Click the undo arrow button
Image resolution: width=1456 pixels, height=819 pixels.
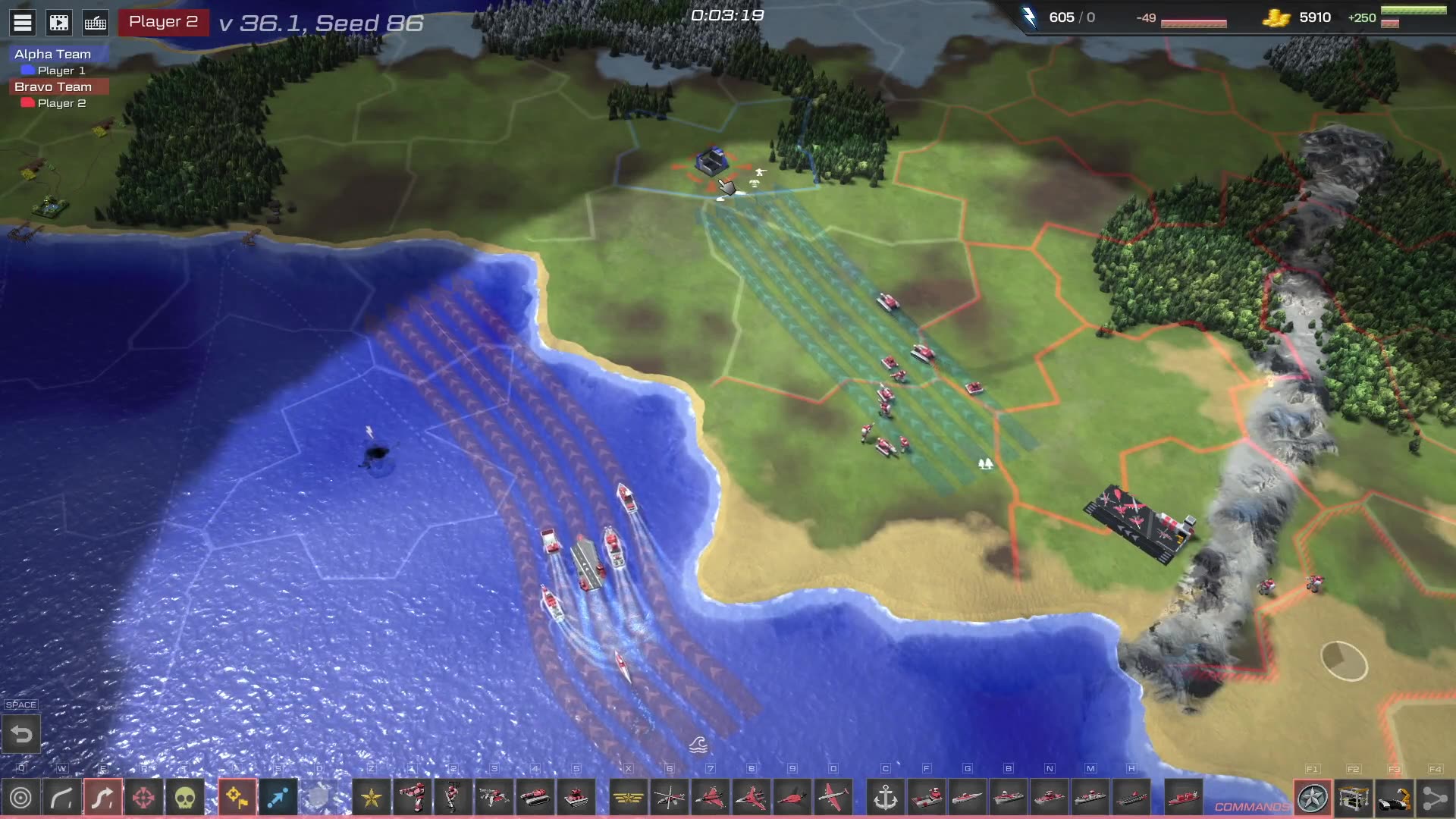pos(21,734)
